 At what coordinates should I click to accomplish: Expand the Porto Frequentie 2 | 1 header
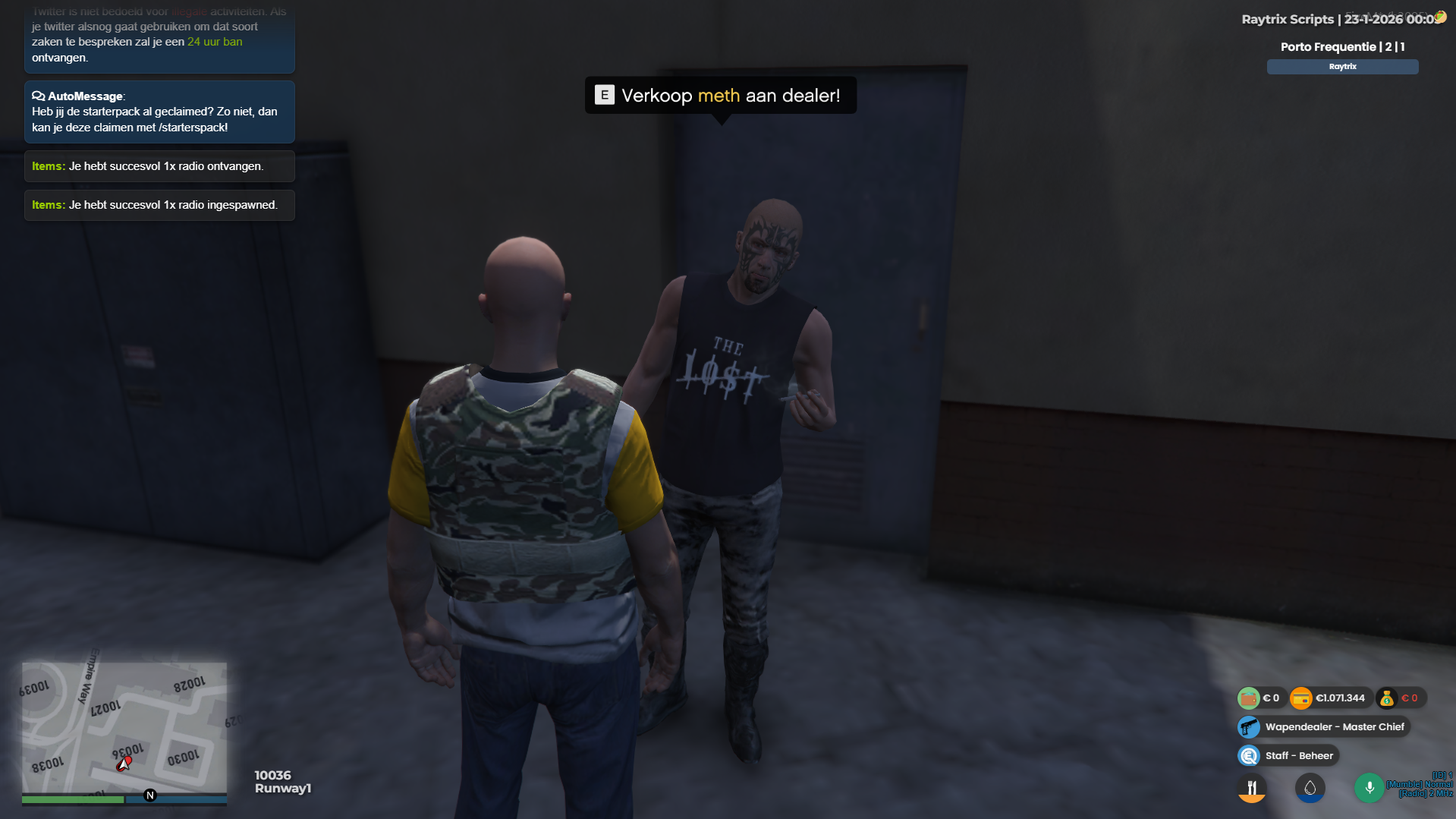1341,46
